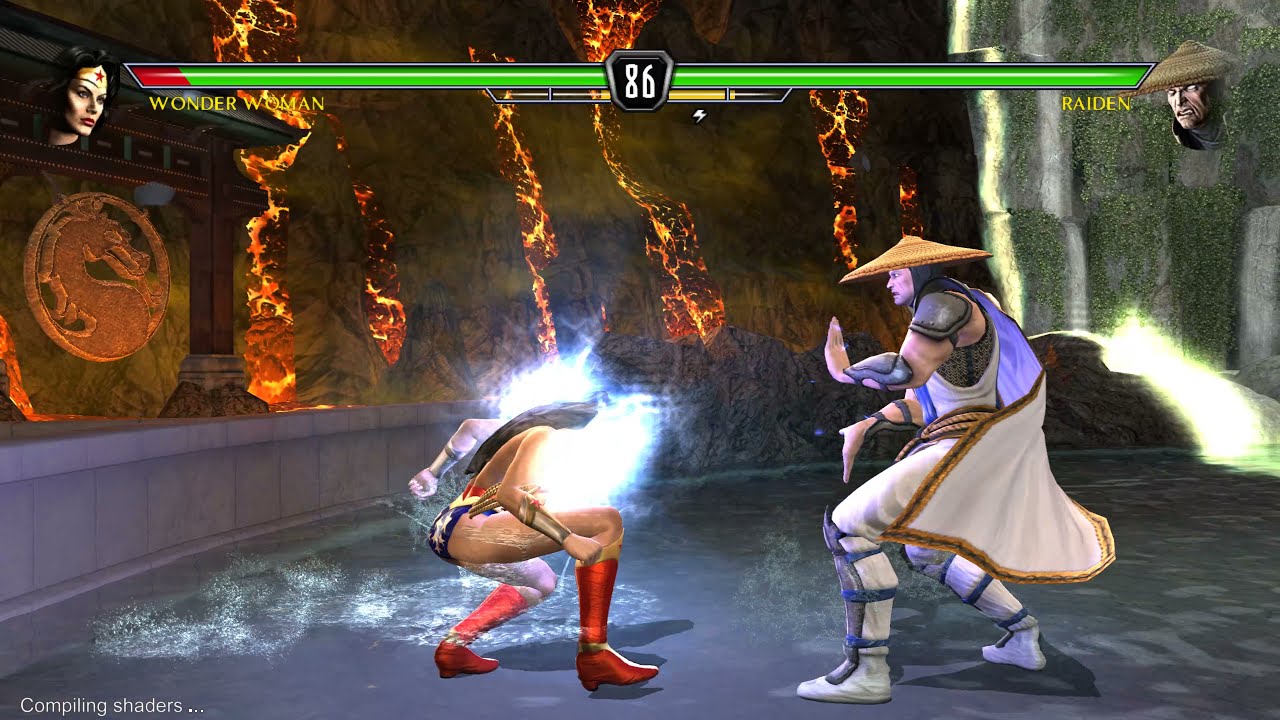Click the lightning bolt icon below the timer
The width and height of the screenshot is (1280, 720).
(x=698, y=115)
